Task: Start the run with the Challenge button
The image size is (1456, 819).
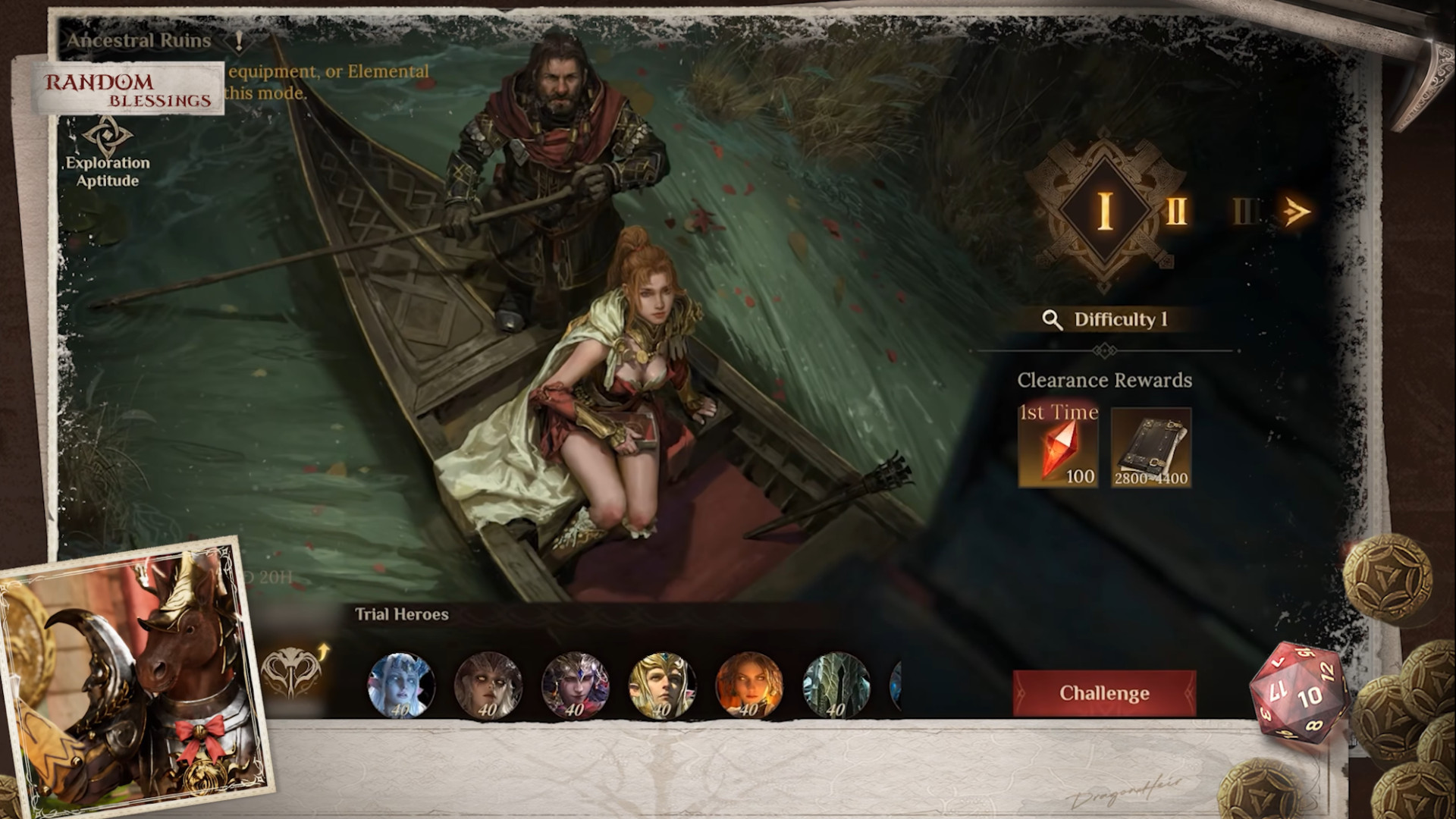Action: pyautogui.click(x=1104, y=693)
